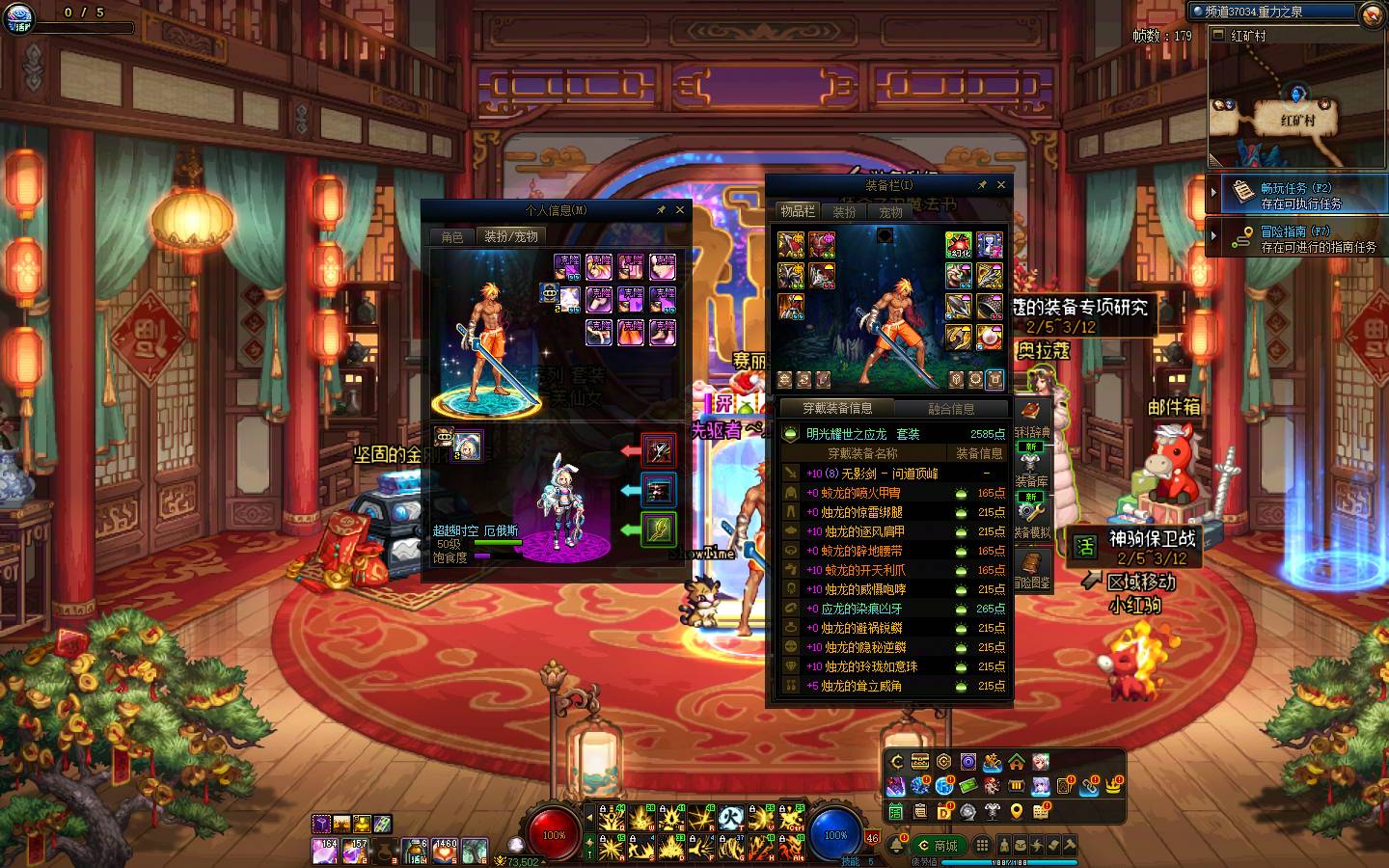Close the personal info window
The height and width of the screenshot is (868, 1389).
tap(680, 210)
